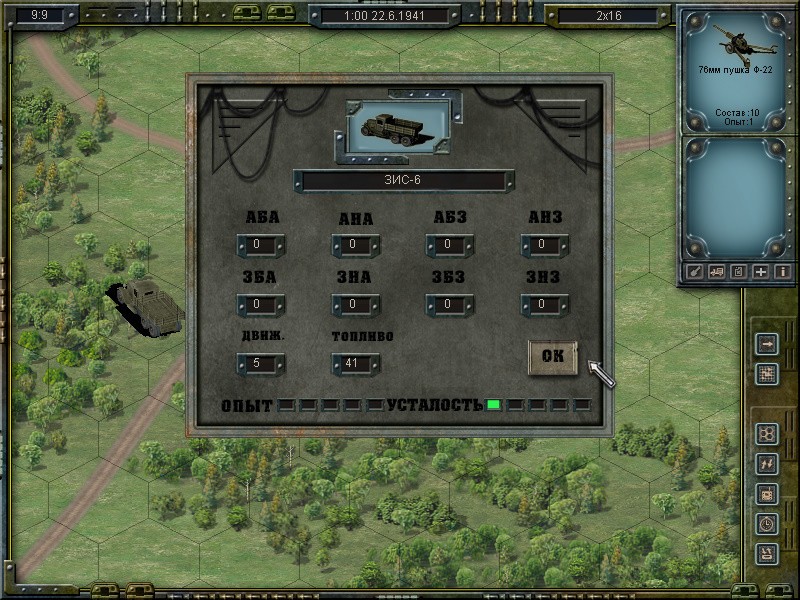
Task: Click the two opposing arrows button
Action: click(x=767, y=463)
